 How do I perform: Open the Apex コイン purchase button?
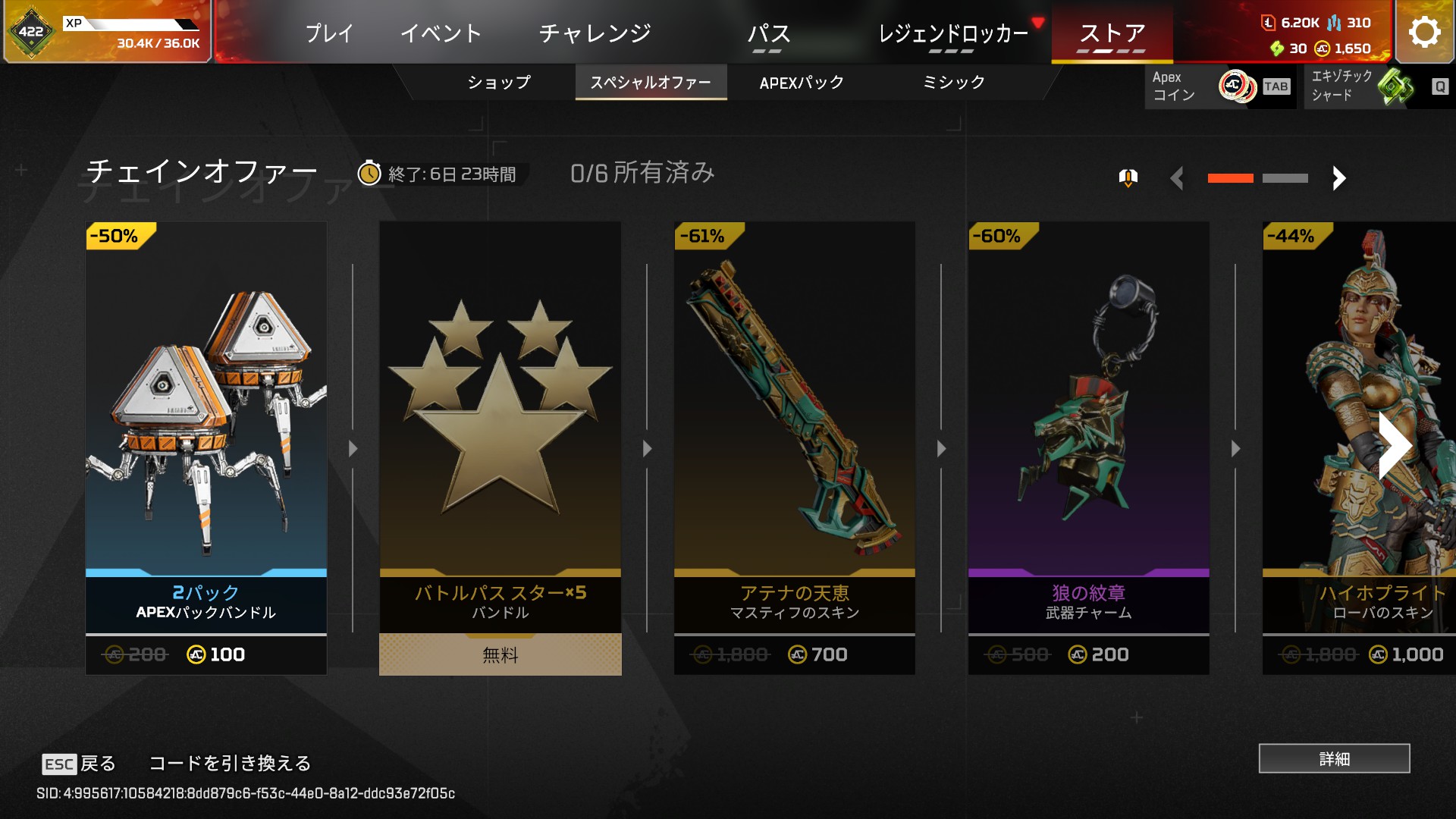tap(1220, 86)
